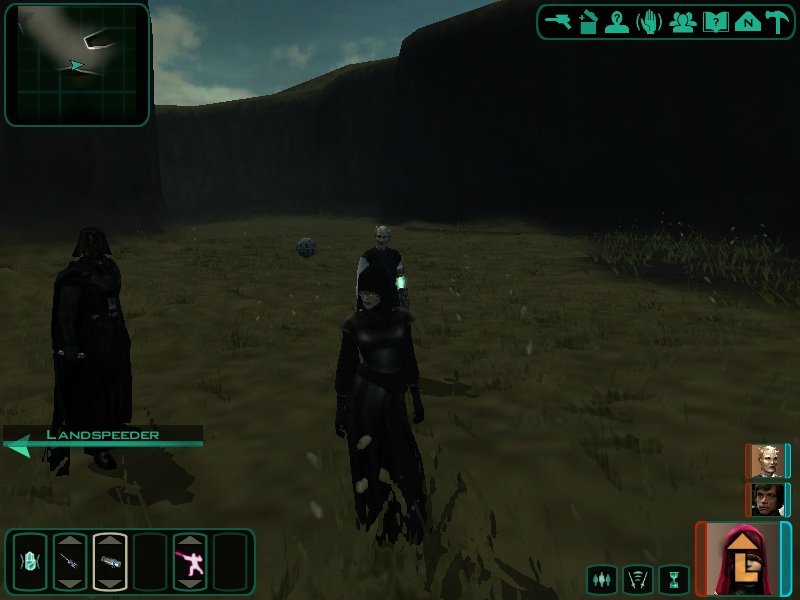Open the Journal book icon
The image size is (800, 600).
coord(715,22)
